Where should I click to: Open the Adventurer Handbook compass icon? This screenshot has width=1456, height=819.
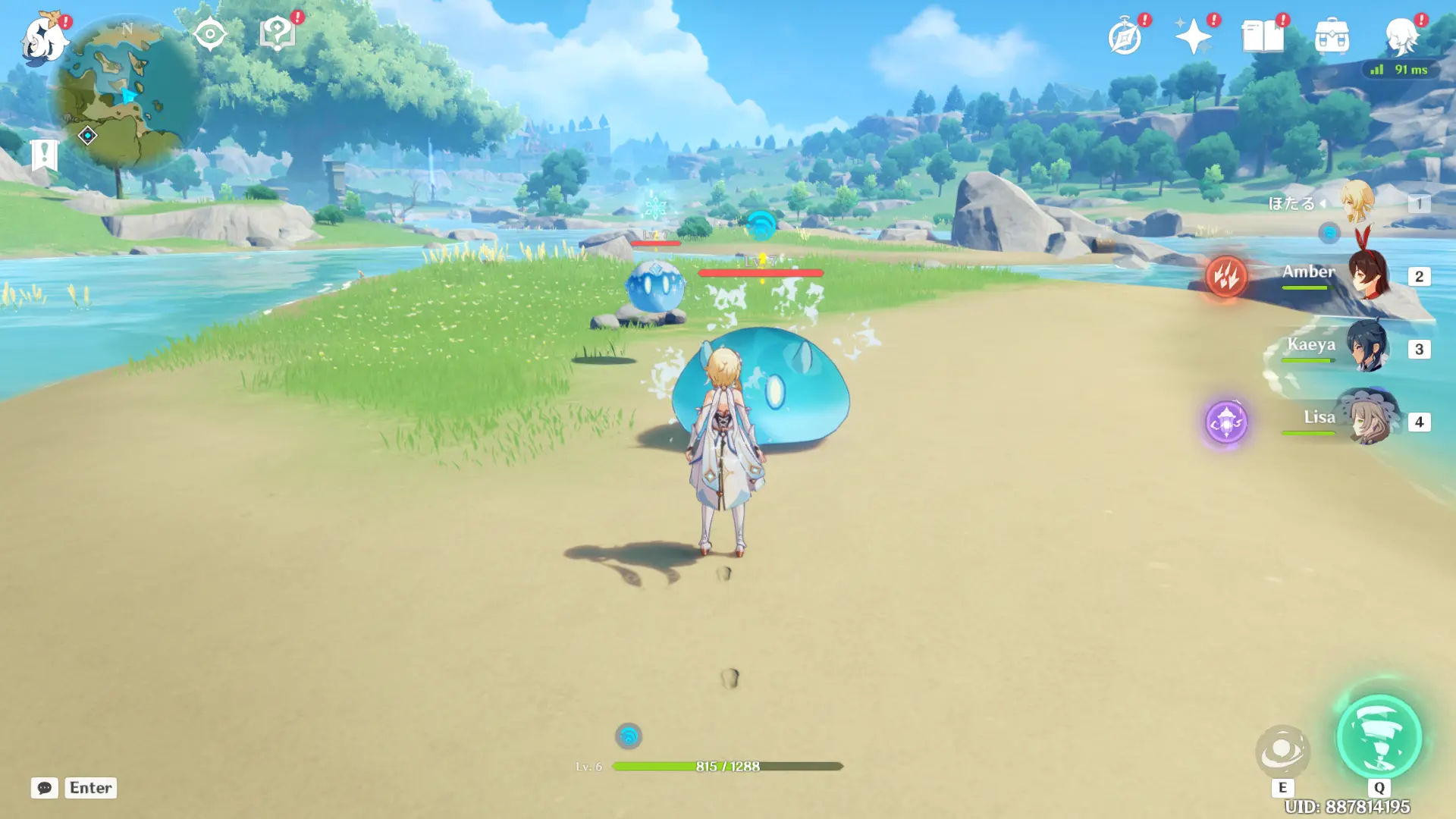click(1125, 36)
